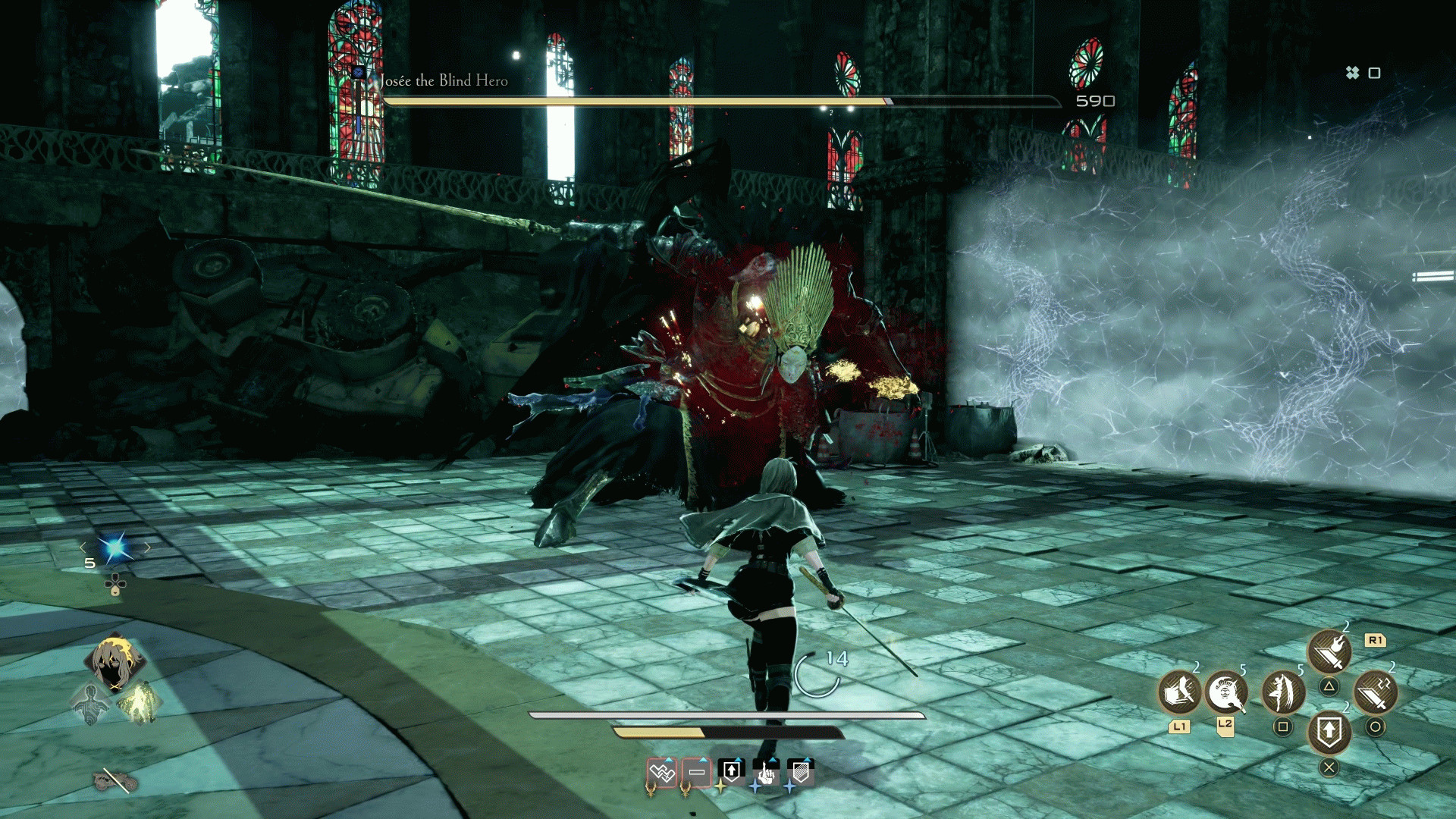Click the Circle dual swords skill icon
This screenshot has height=819, width=1456.
[x=1375, y=693]
